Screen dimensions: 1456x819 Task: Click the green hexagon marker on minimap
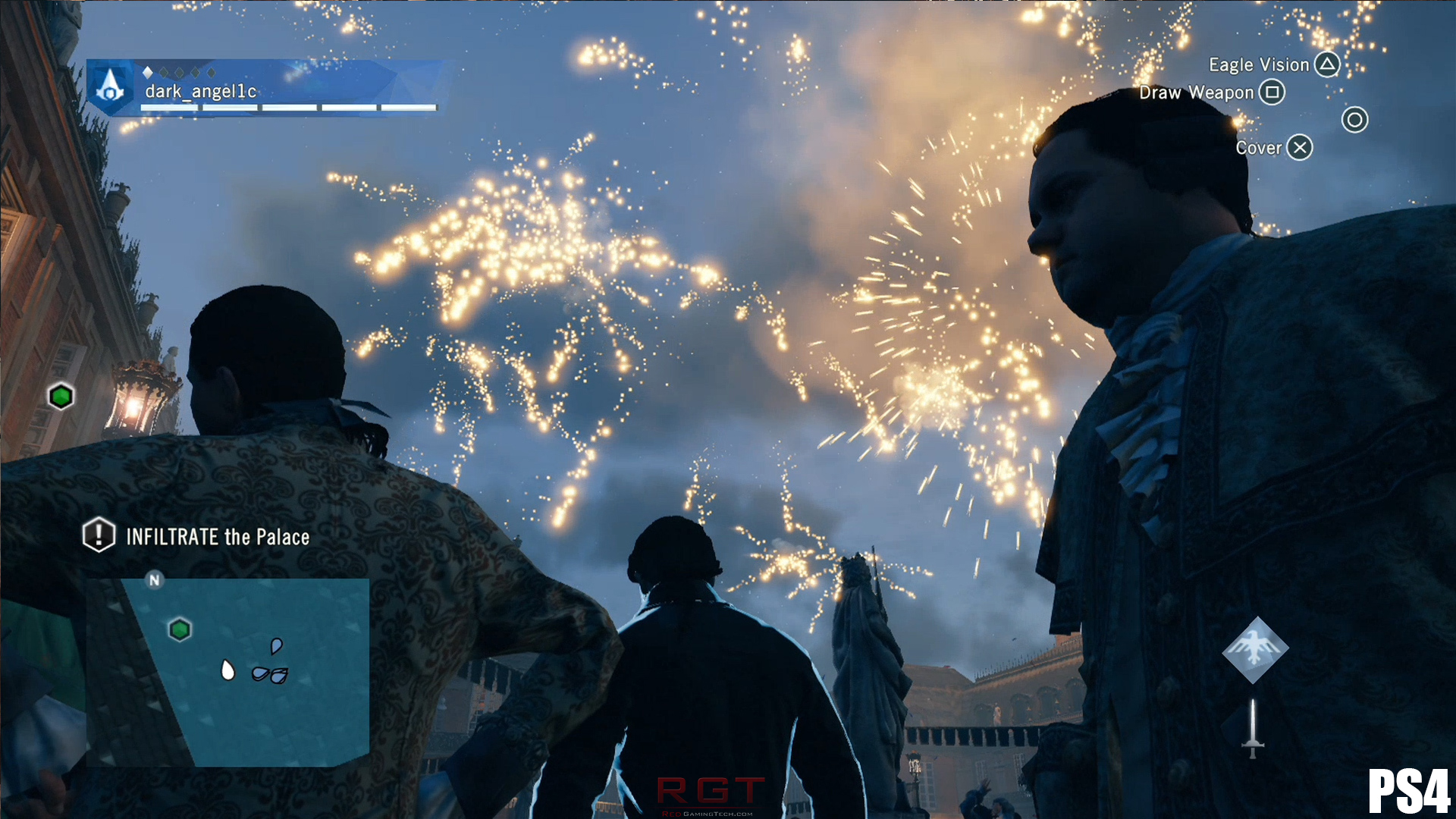coord(180,629)
